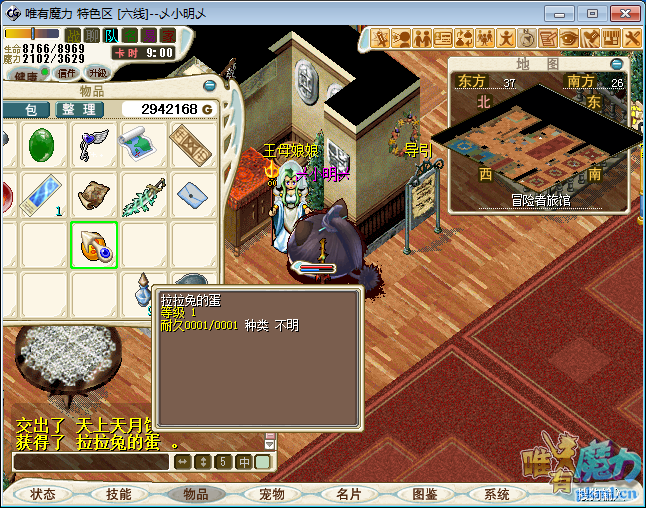This screenshot has width=646, height=508.
Task: Select the green feathered sword item
Action: 143,195
